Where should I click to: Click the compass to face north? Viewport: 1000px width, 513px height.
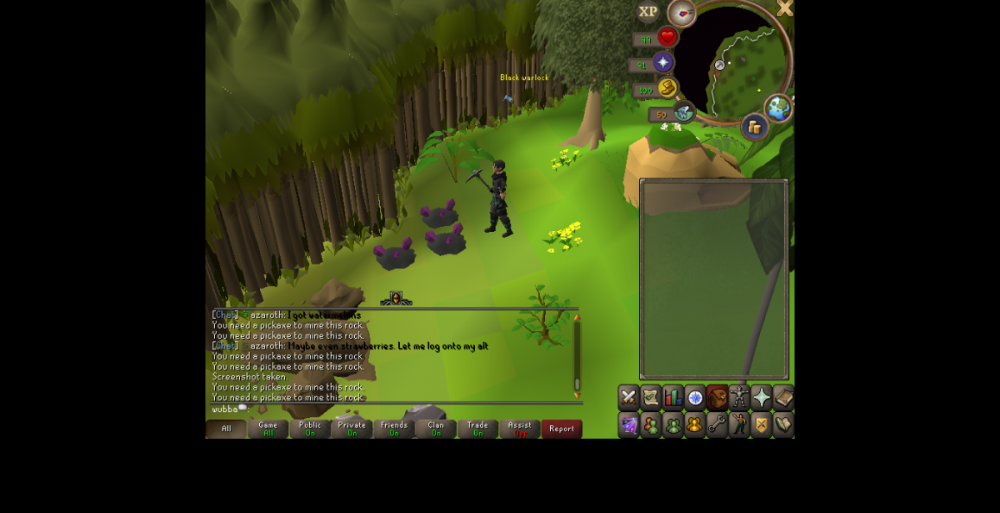point(682,13)
